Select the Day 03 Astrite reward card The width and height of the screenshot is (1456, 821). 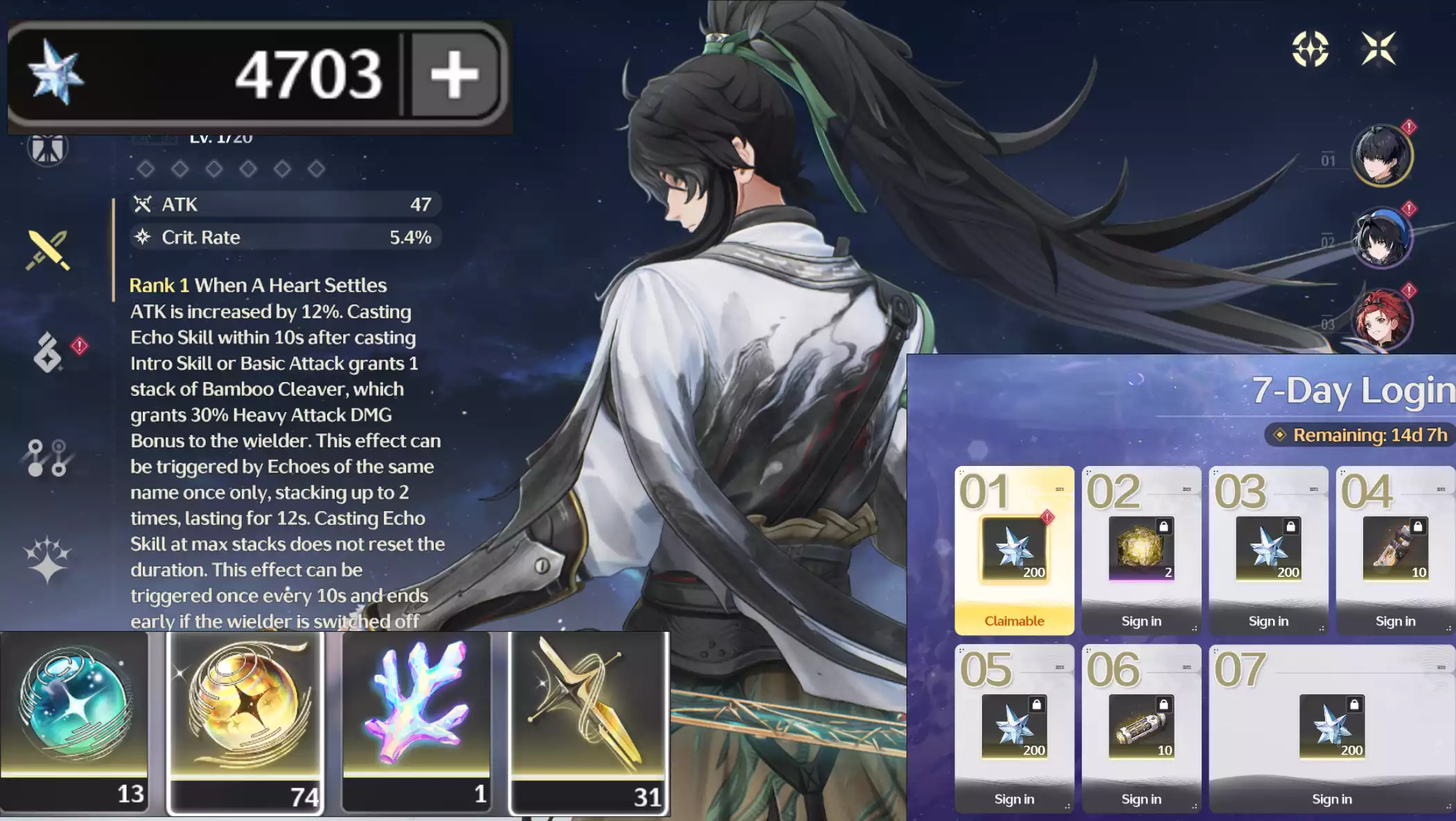tap(1268, 551)
